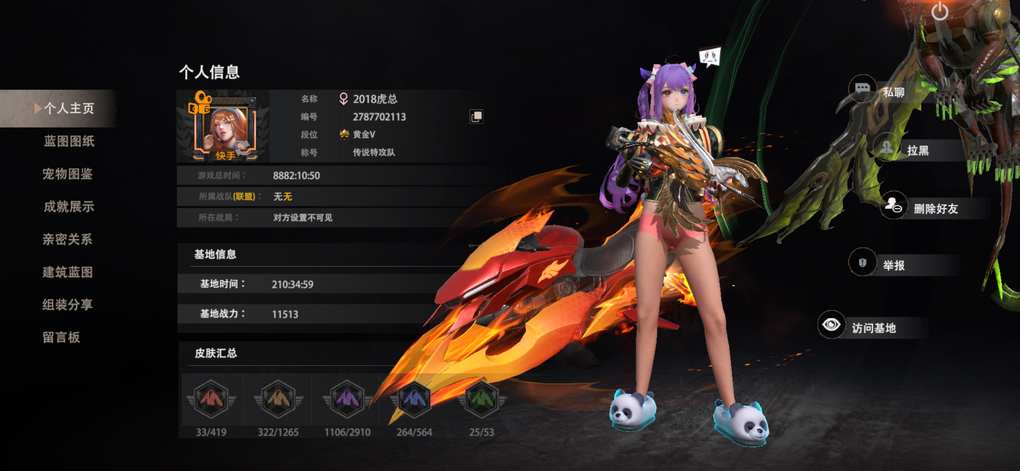Report the player using 举报

point(892,265)
